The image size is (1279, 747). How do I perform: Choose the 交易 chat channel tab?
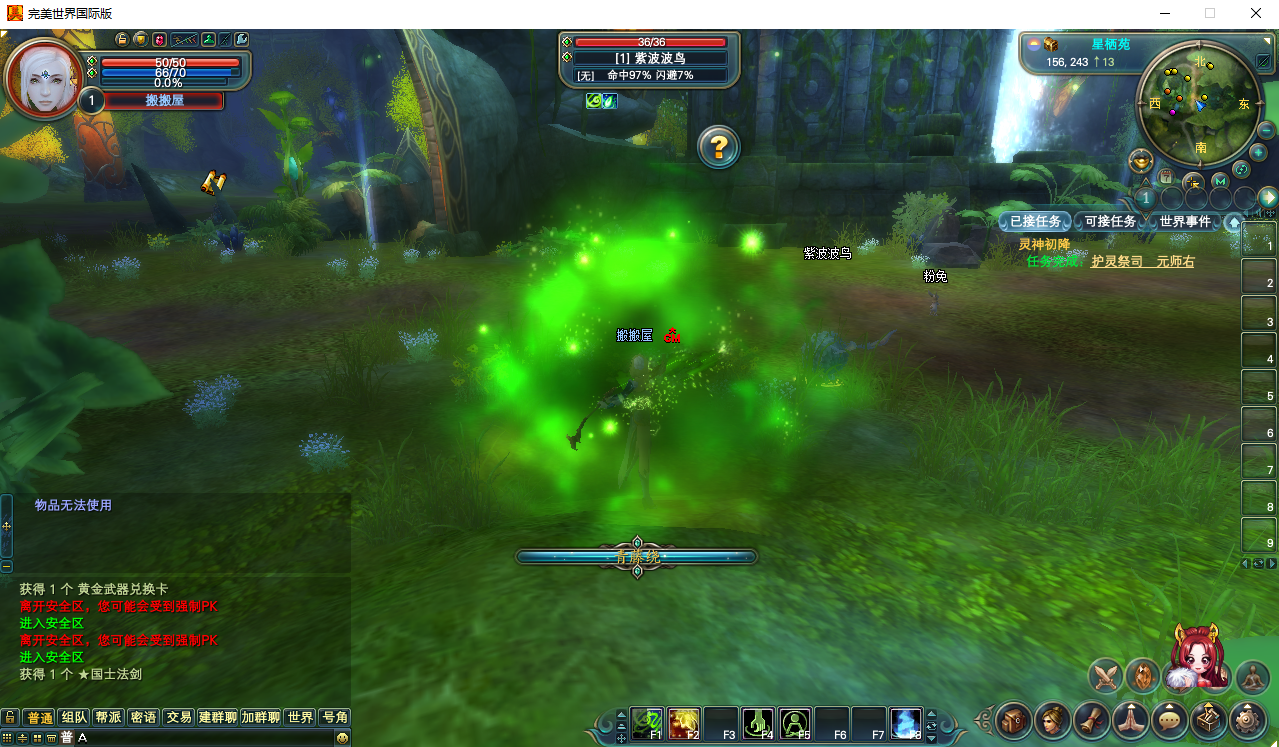coord(179,717)
